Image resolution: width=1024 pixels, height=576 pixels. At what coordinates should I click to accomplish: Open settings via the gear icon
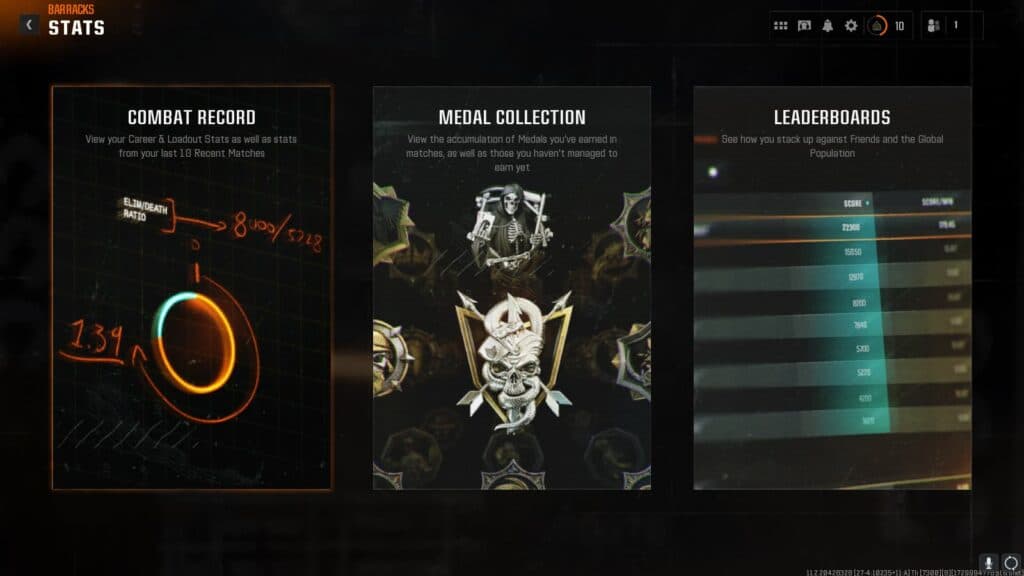tap(851, 26)
